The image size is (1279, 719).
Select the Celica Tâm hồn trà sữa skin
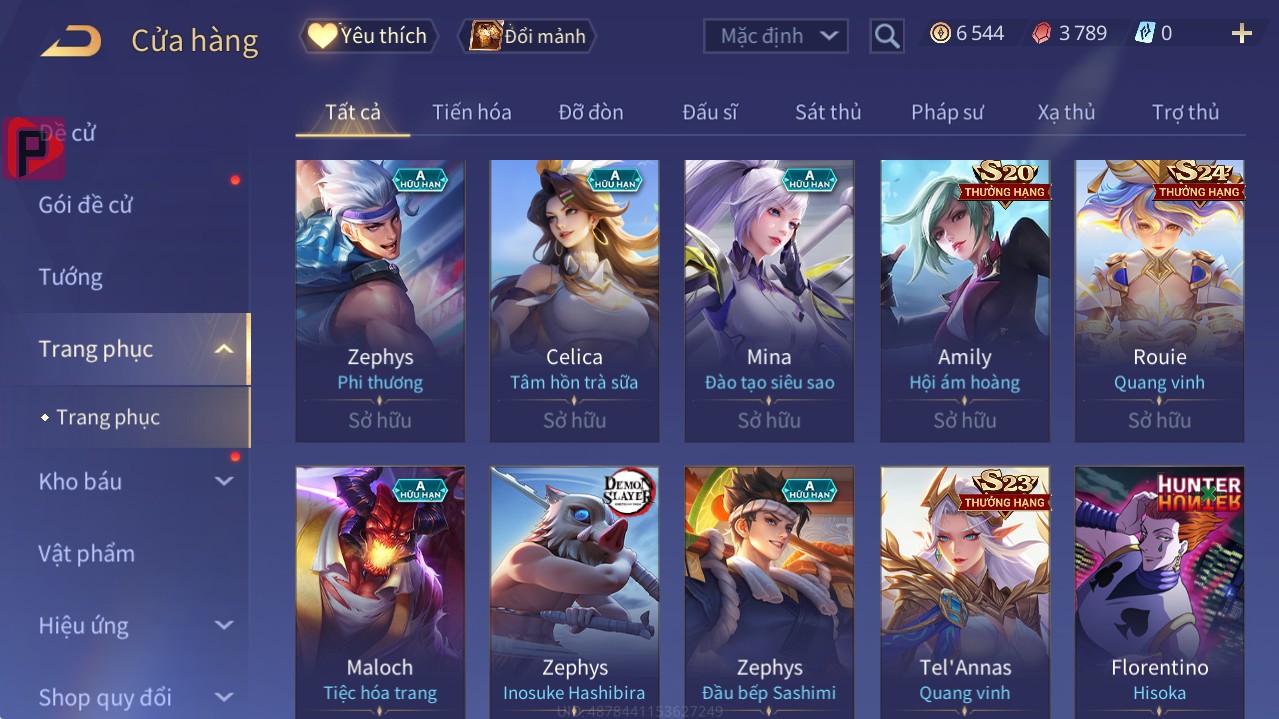coord(574,300)
